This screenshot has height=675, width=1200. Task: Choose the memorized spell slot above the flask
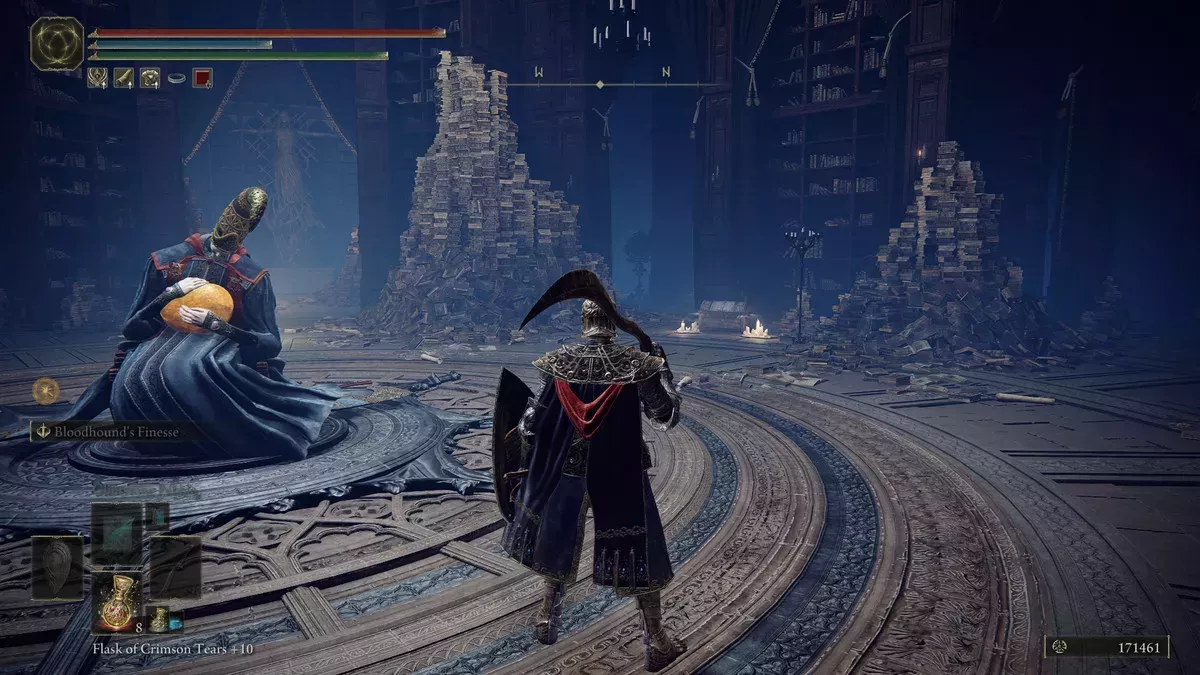pyautogui.click(x=118, y=533)
